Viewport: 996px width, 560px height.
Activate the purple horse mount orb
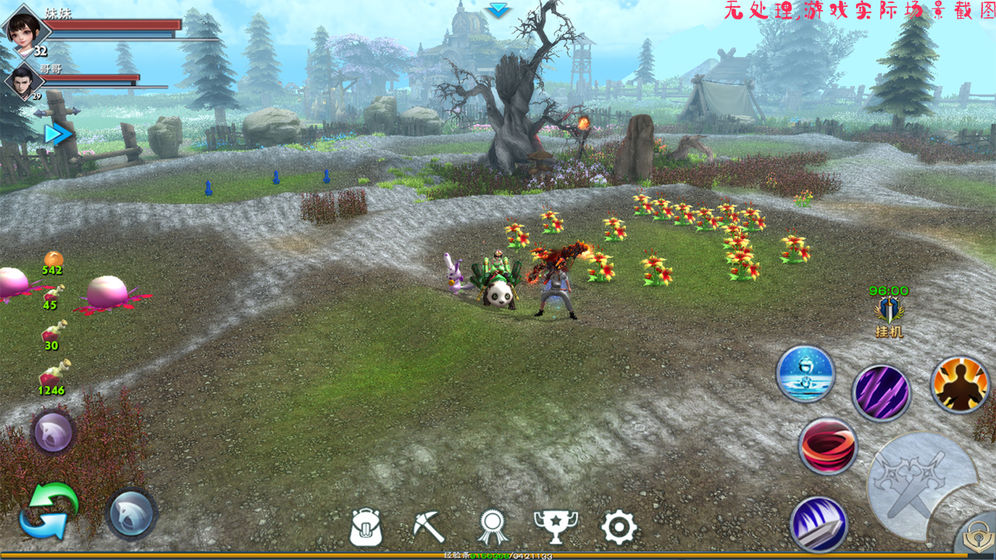[x=52, y=433]
